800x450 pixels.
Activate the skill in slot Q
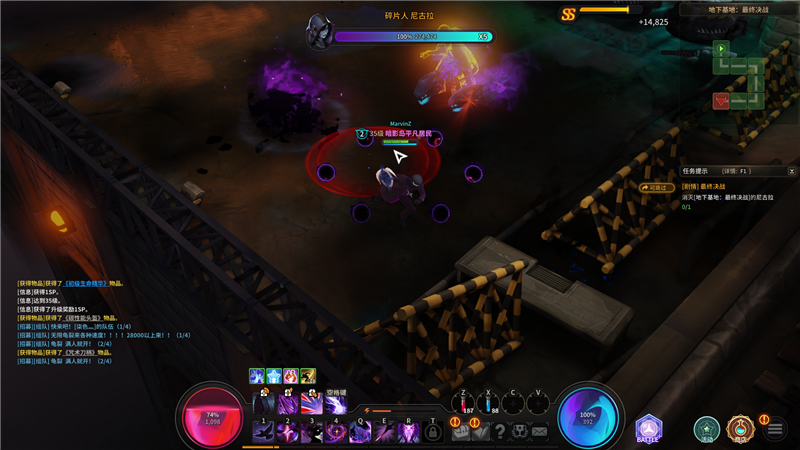coord(360,431)
